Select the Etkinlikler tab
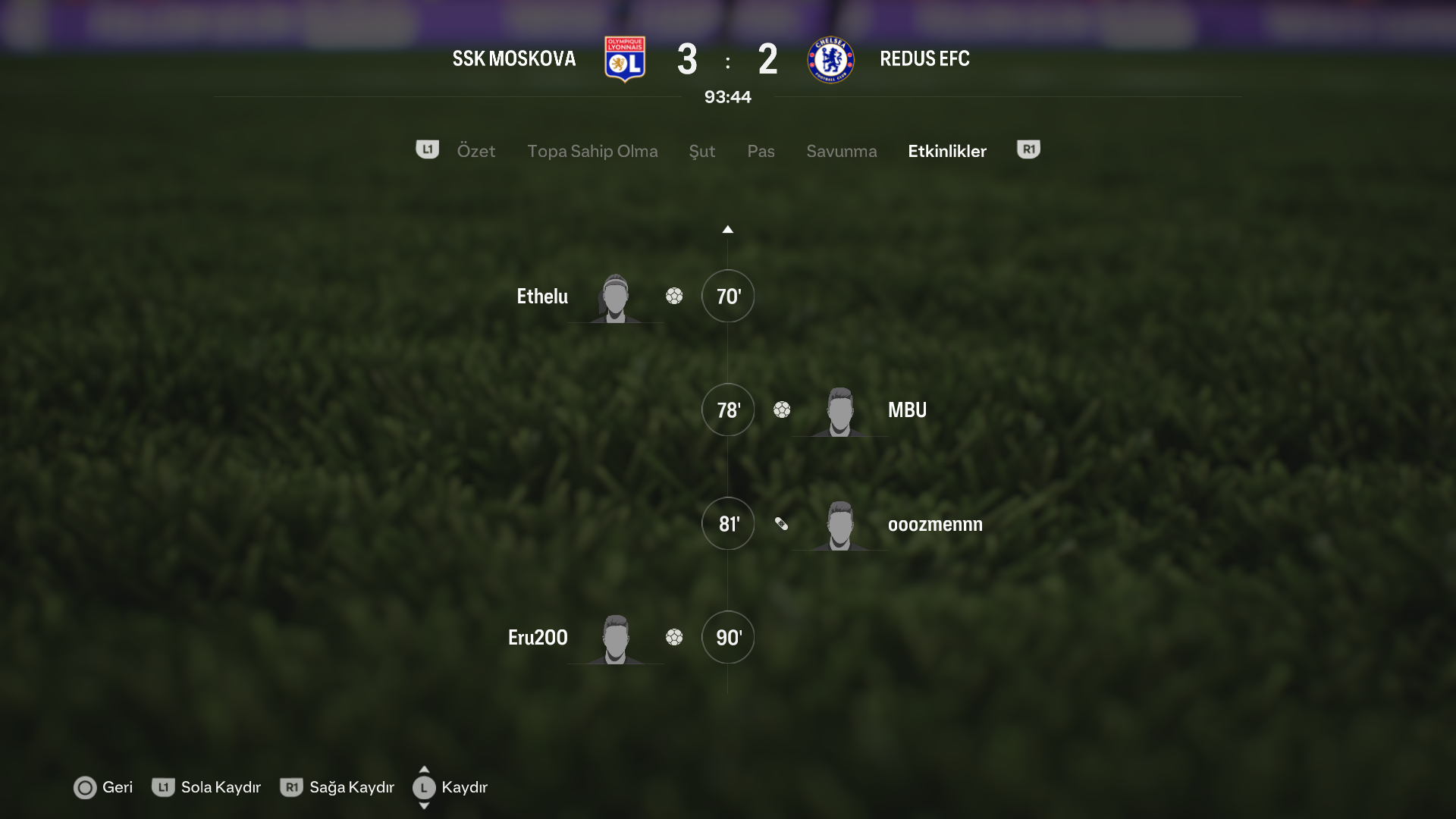Screen dimensions: 1456x819 click(x=946, y=151)
